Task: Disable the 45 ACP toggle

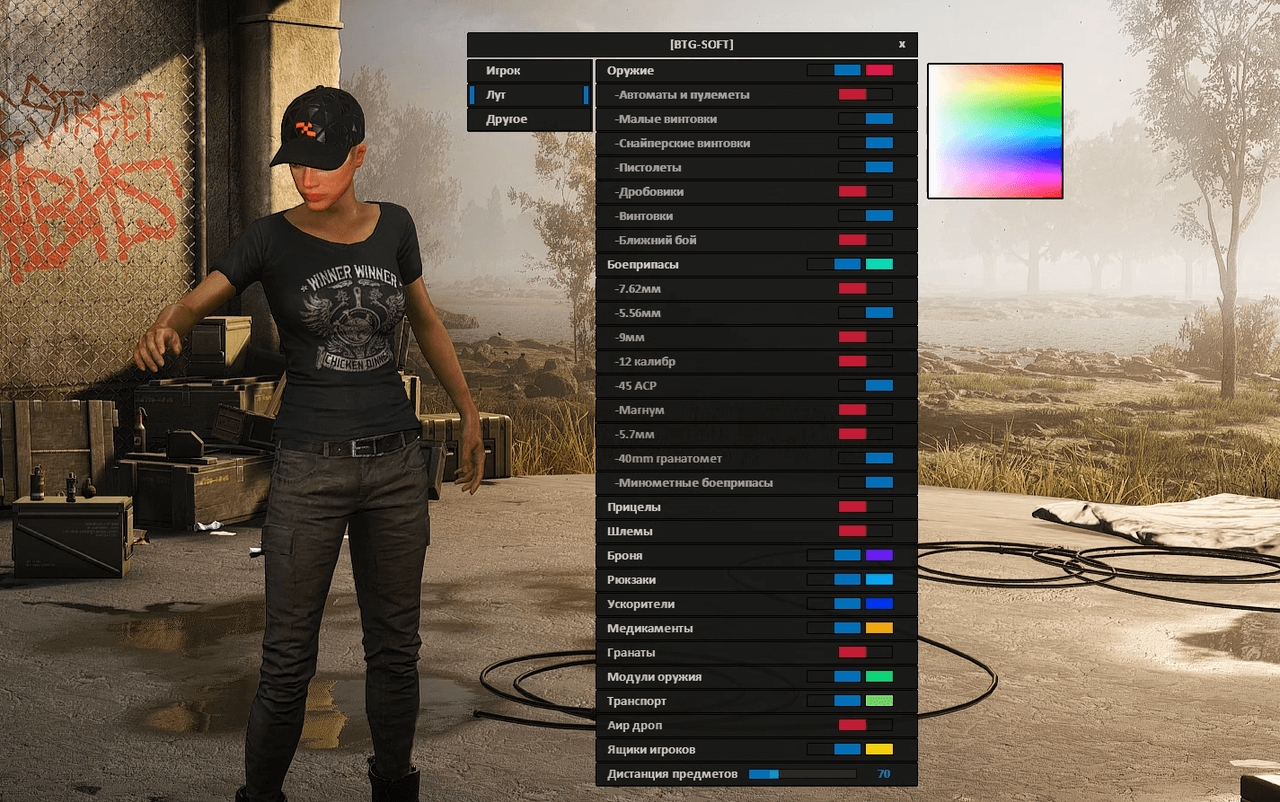Action: 866,385
